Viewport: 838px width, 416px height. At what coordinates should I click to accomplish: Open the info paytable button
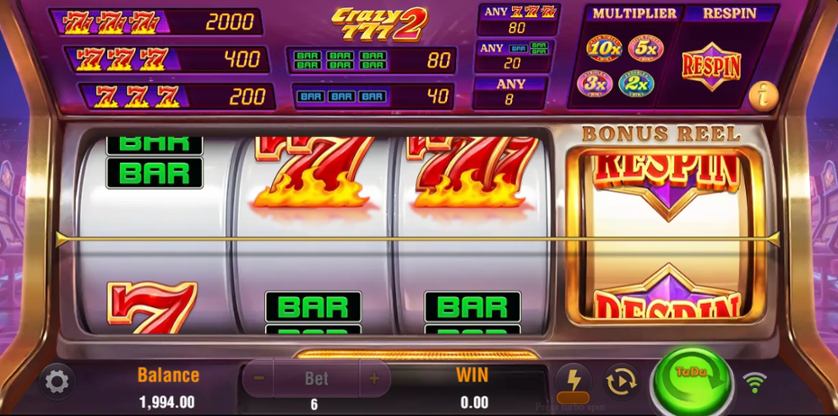(x=762, y=95)
